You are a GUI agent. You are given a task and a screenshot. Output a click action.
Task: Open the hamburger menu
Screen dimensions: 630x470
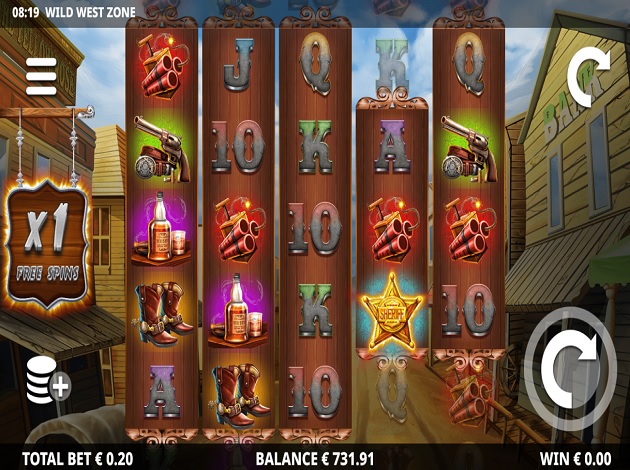pos(41,76)
